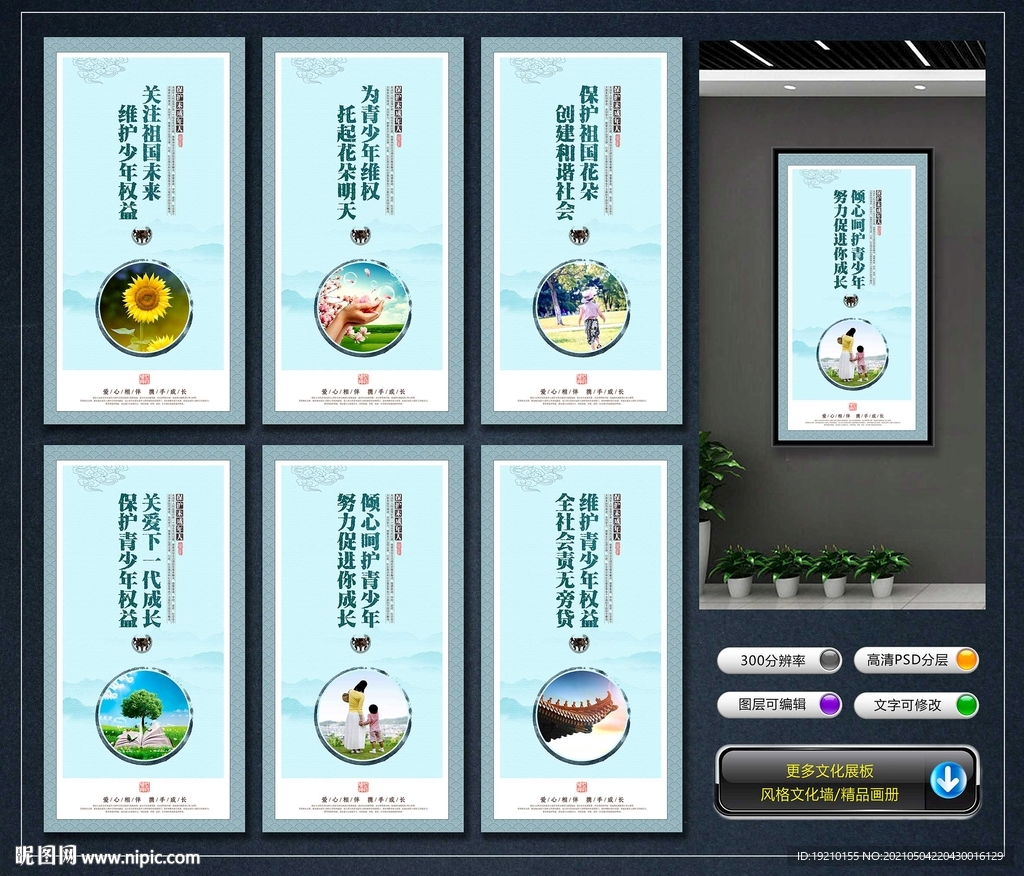
Task: Visit the www.nipic.com watermark link
Action: point(140,857)
